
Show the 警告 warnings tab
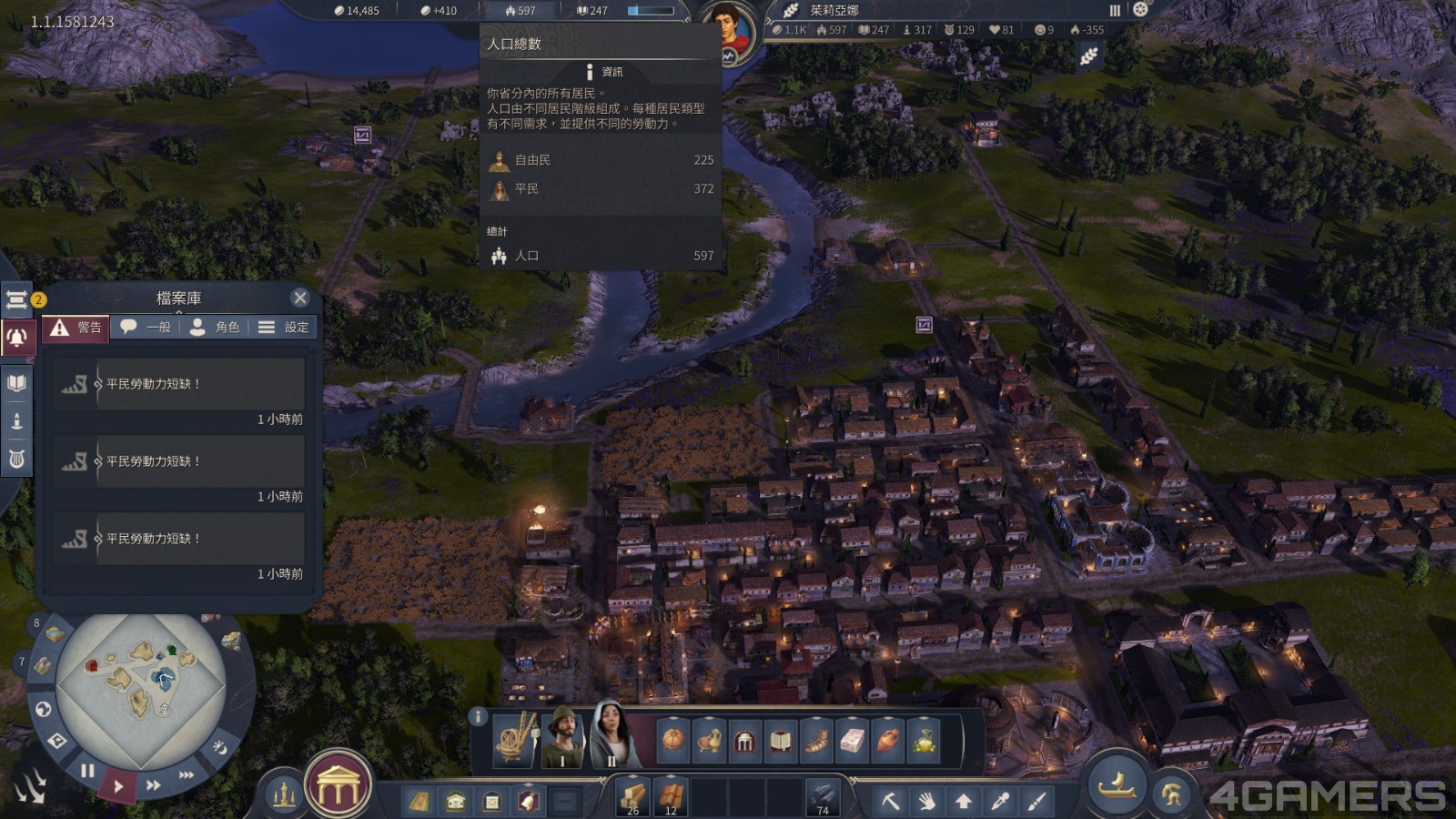pyautogui.click(x=76, y=328)
